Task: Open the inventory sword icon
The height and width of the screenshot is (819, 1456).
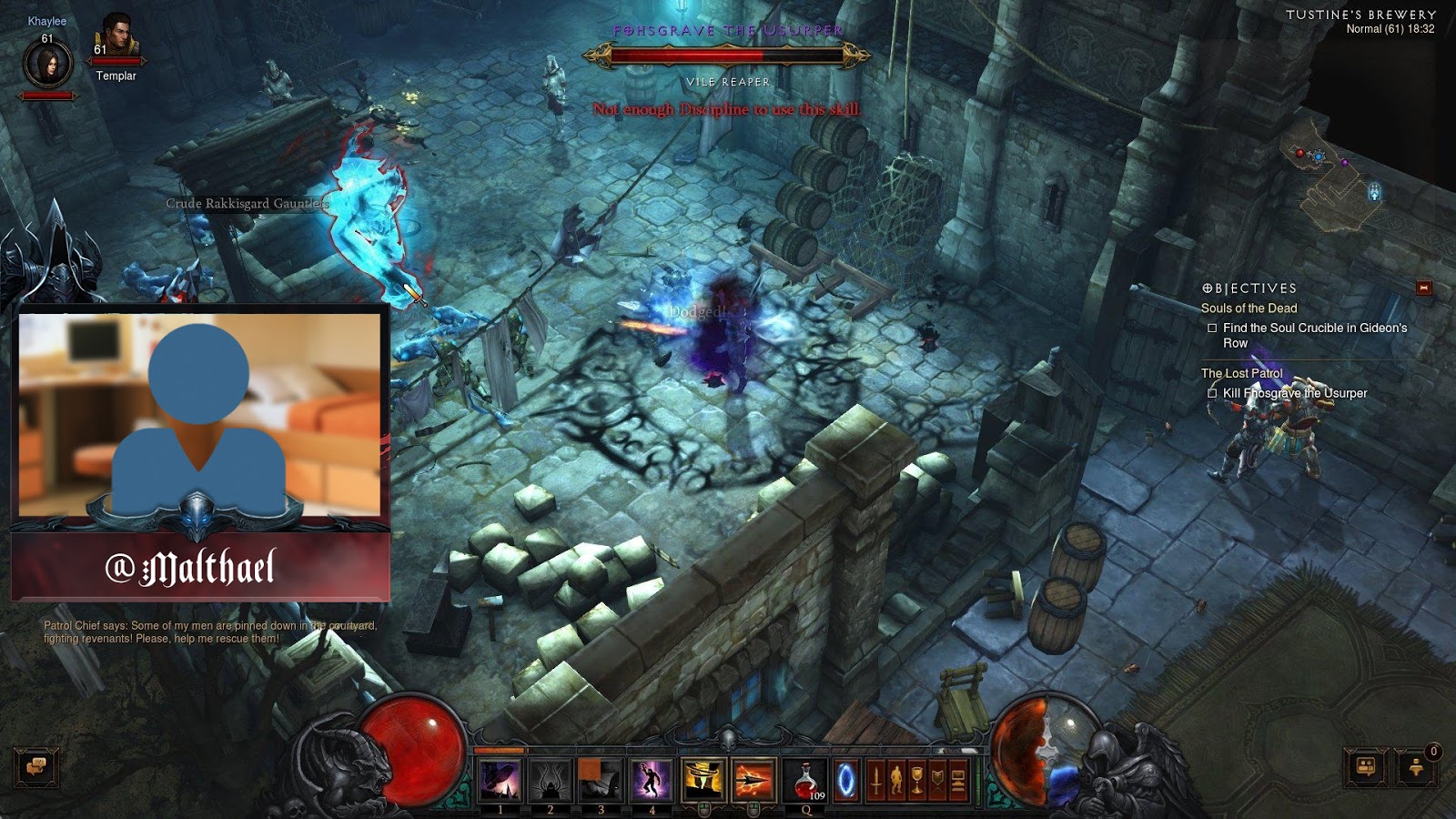Action: click(x=876, y=781)
